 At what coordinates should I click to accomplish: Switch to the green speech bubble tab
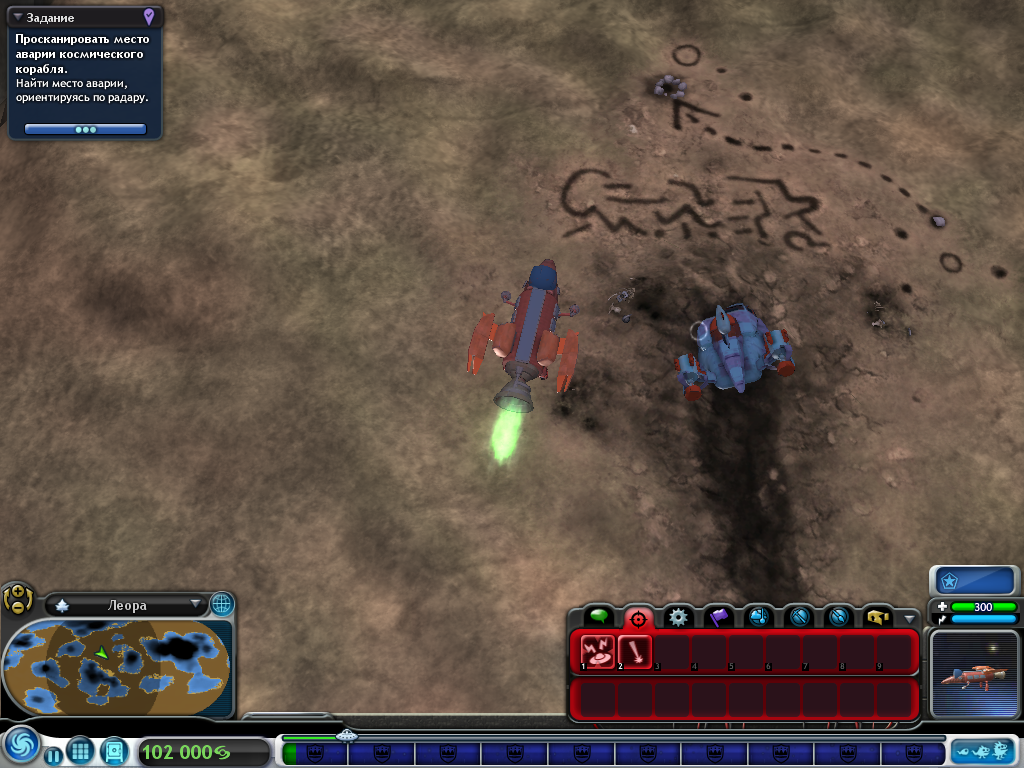[x=598, y=617]
